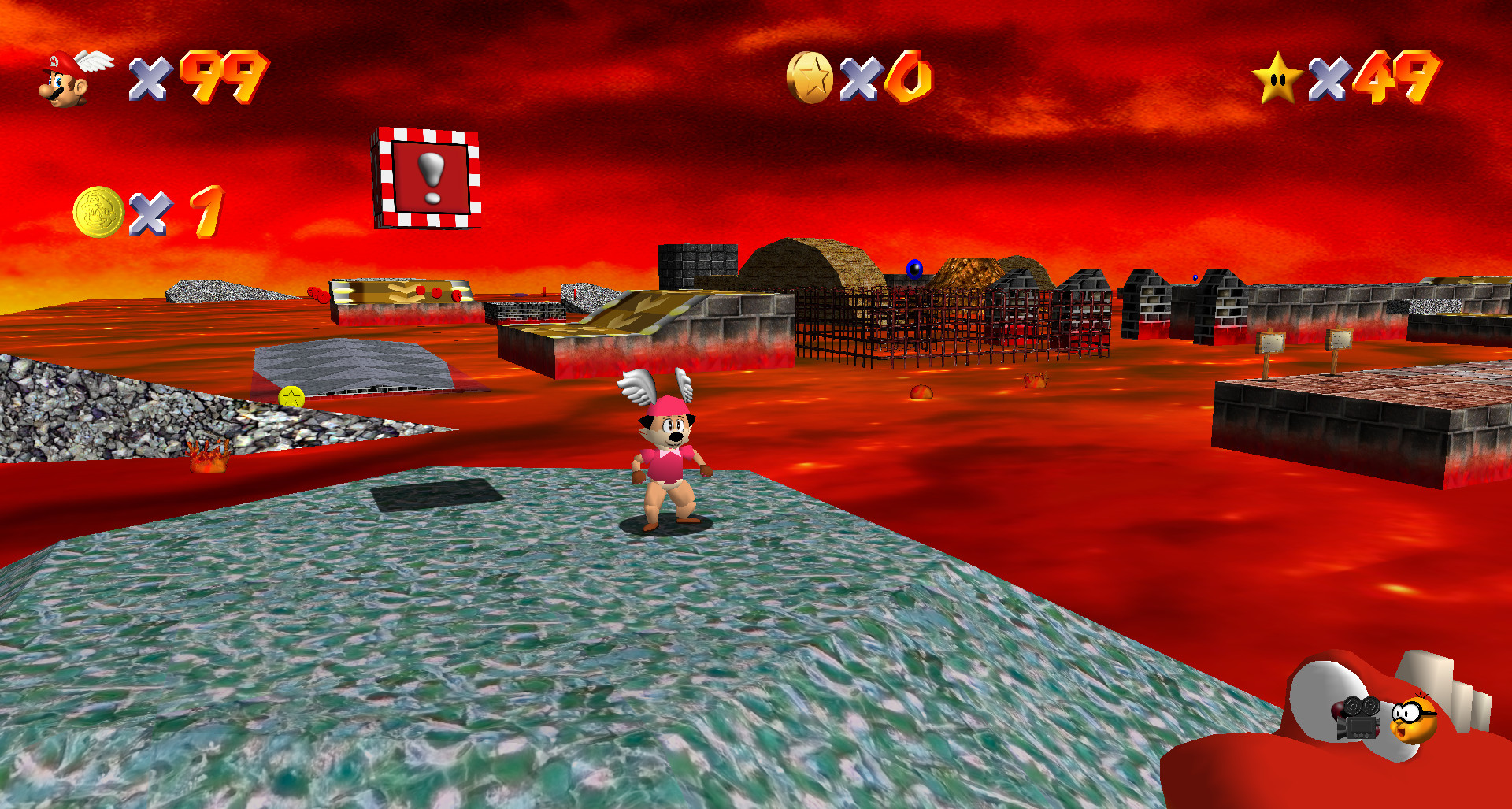The height and width of the screenshot is (809, 1512).
Task: Toggle the left wooden signpost on the brick platform
Action: coord(1270,342)
